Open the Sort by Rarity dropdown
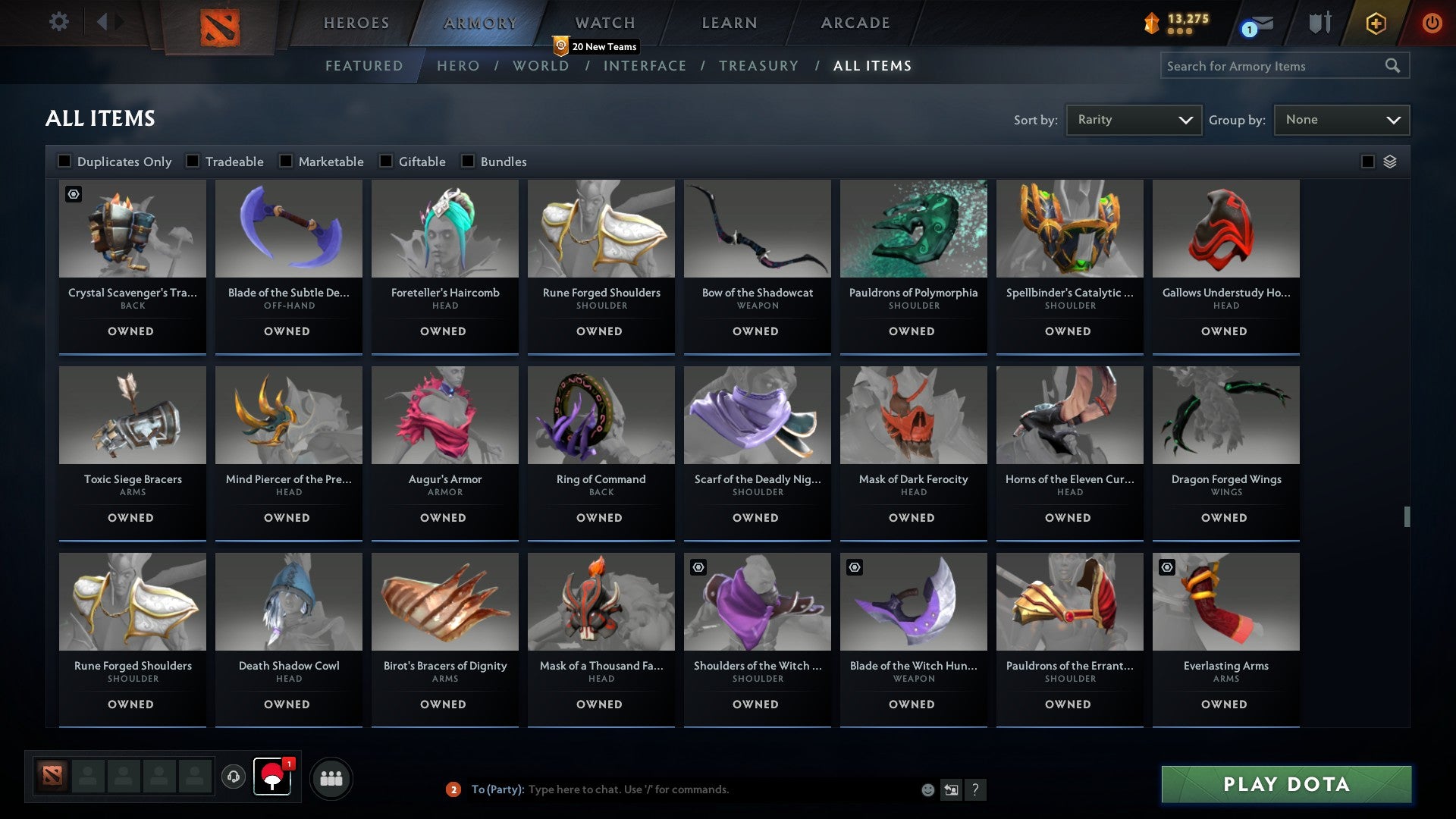 tap(1133, 119)
